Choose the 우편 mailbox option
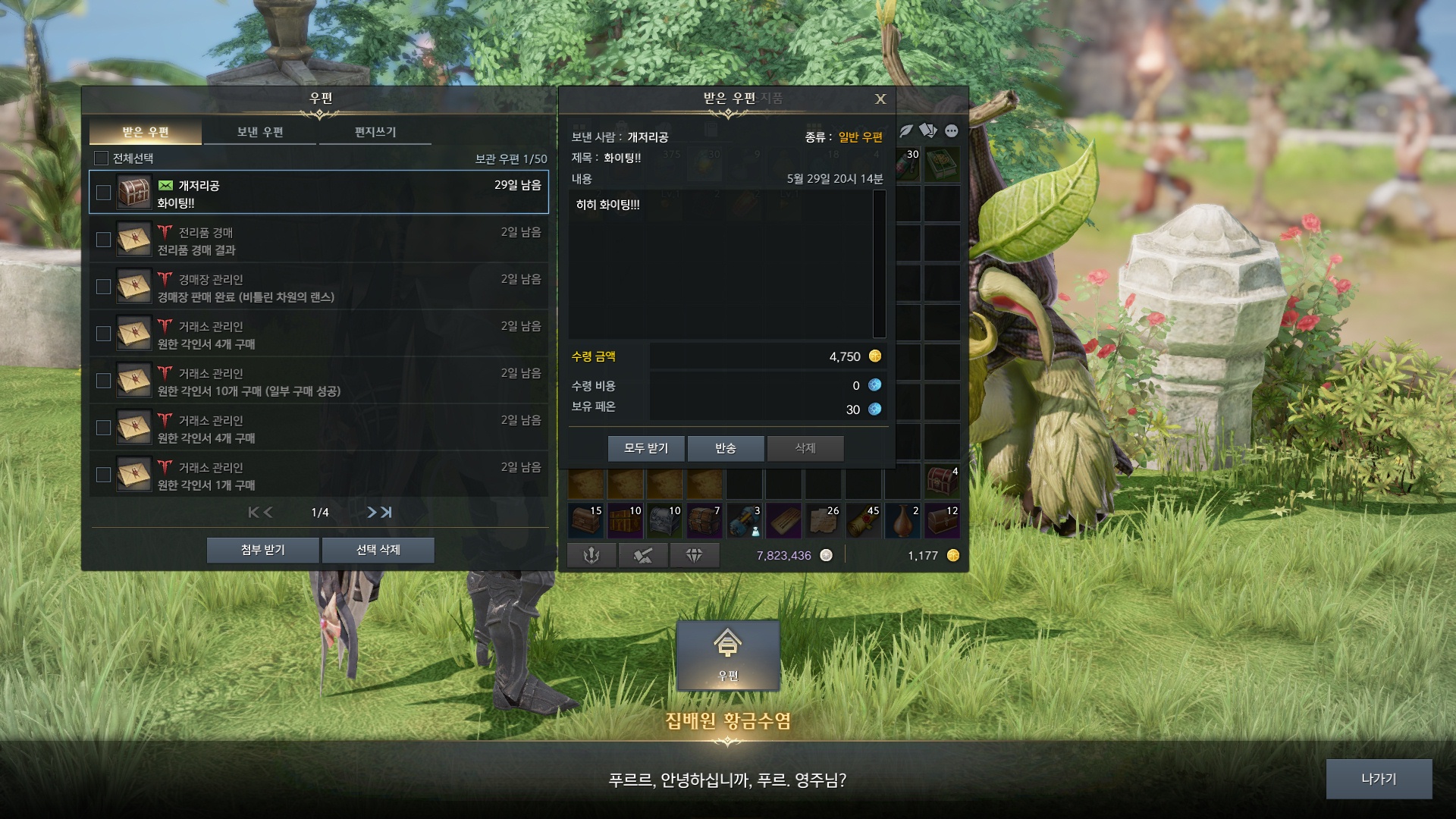The height and width of the screenshot is (819, 1456). 728,655
